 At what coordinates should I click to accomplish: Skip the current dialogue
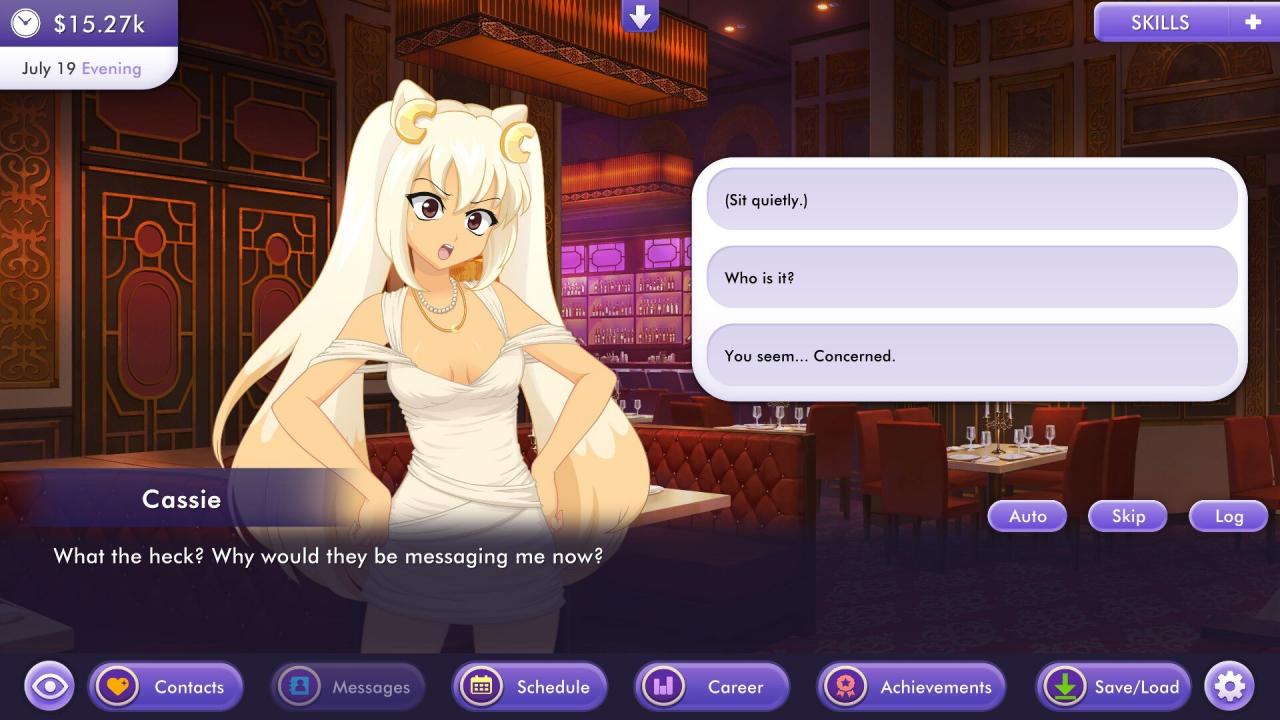tap(1128, 516)
